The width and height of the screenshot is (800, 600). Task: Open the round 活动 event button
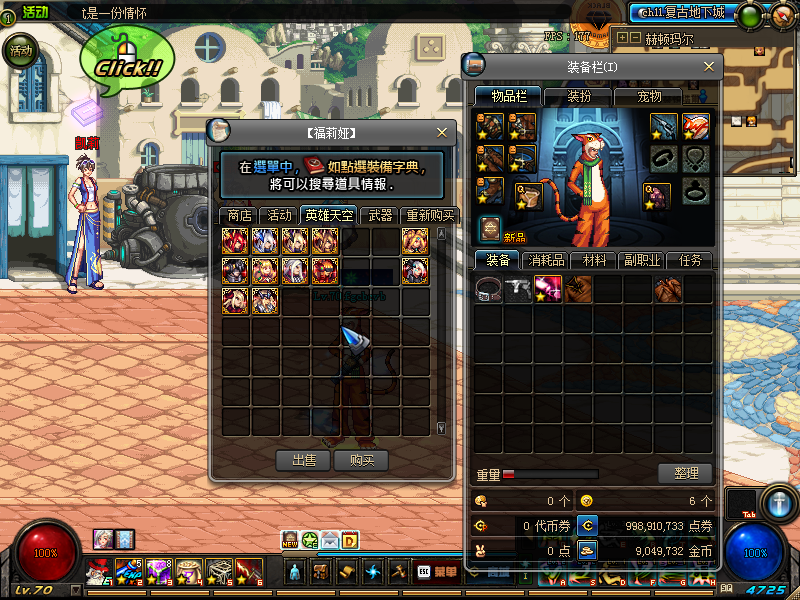[x=20, y=50]
